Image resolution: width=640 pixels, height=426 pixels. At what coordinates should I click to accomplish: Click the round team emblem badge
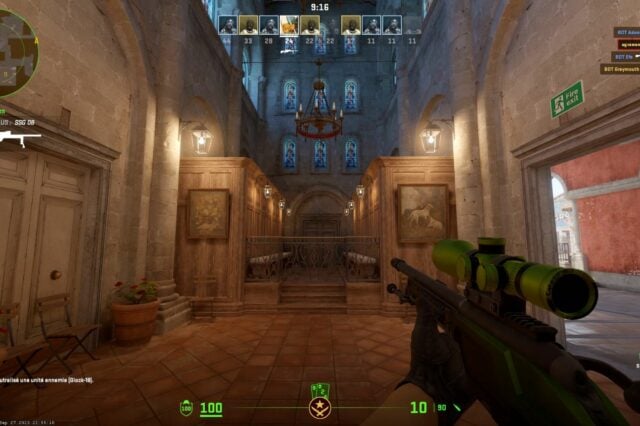(320, 408)
